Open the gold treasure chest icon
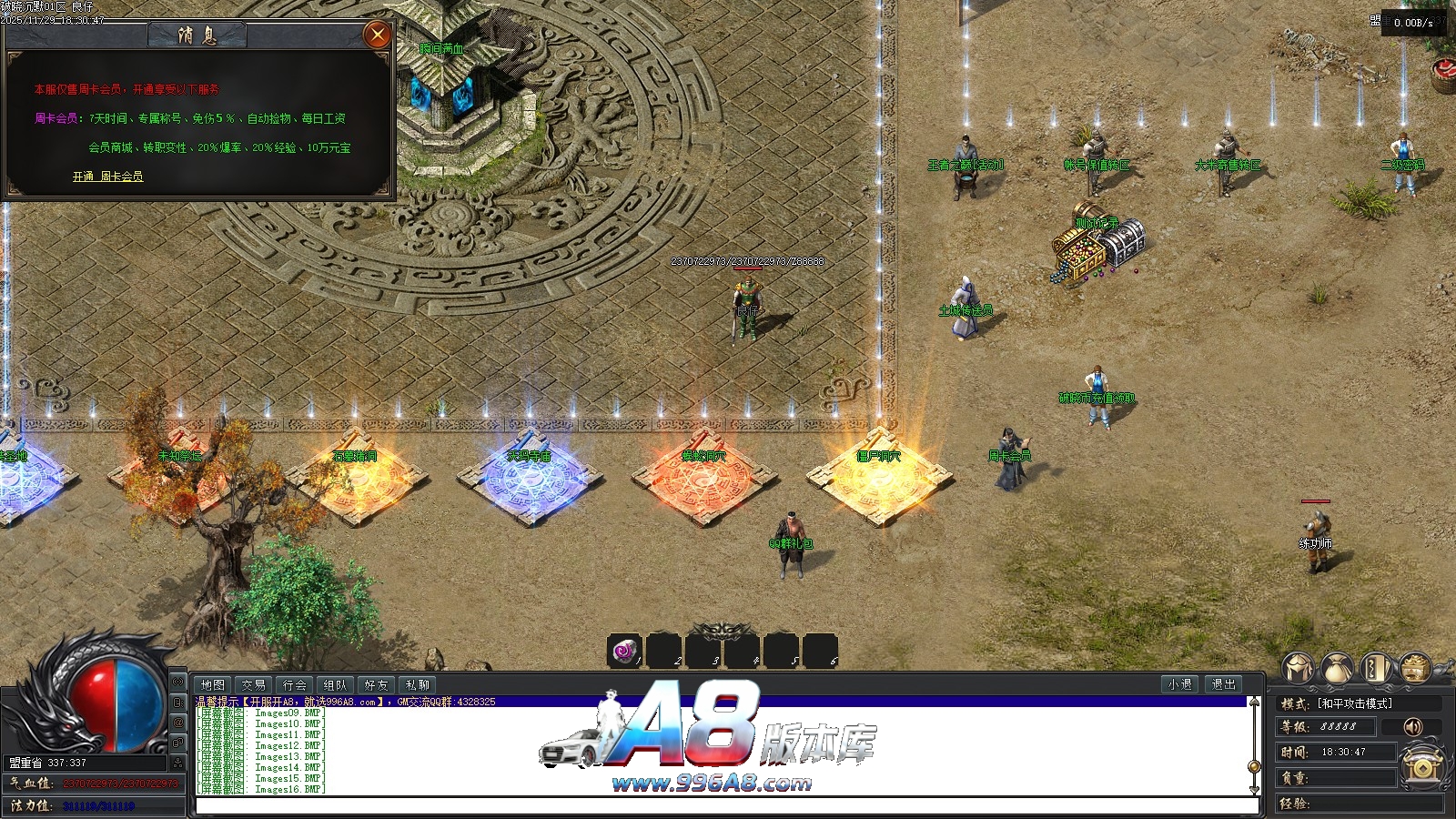 pyautogui.click(x=1415, y=669)
